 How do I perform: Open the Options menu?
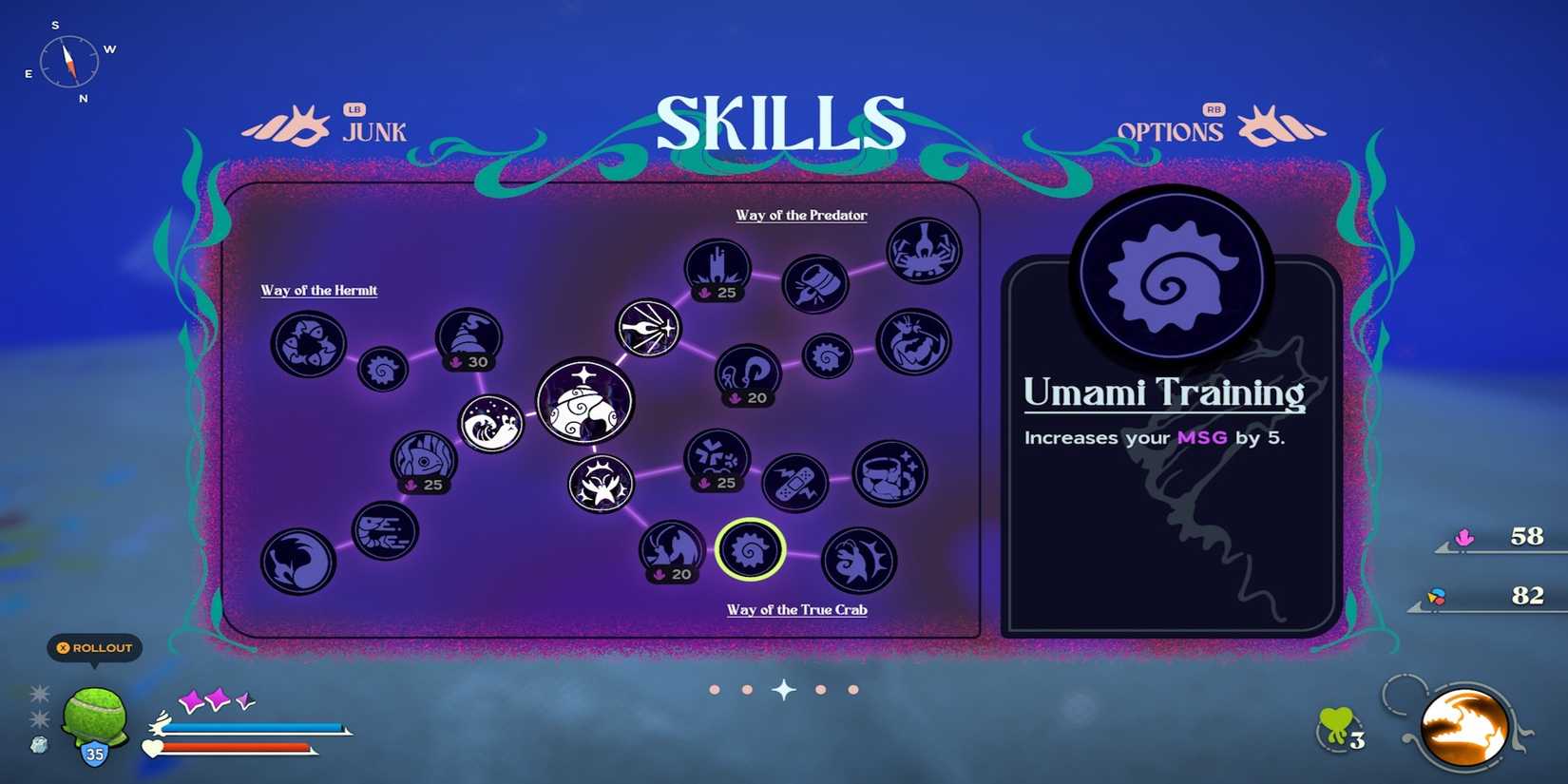click(x=1171, y=131)
